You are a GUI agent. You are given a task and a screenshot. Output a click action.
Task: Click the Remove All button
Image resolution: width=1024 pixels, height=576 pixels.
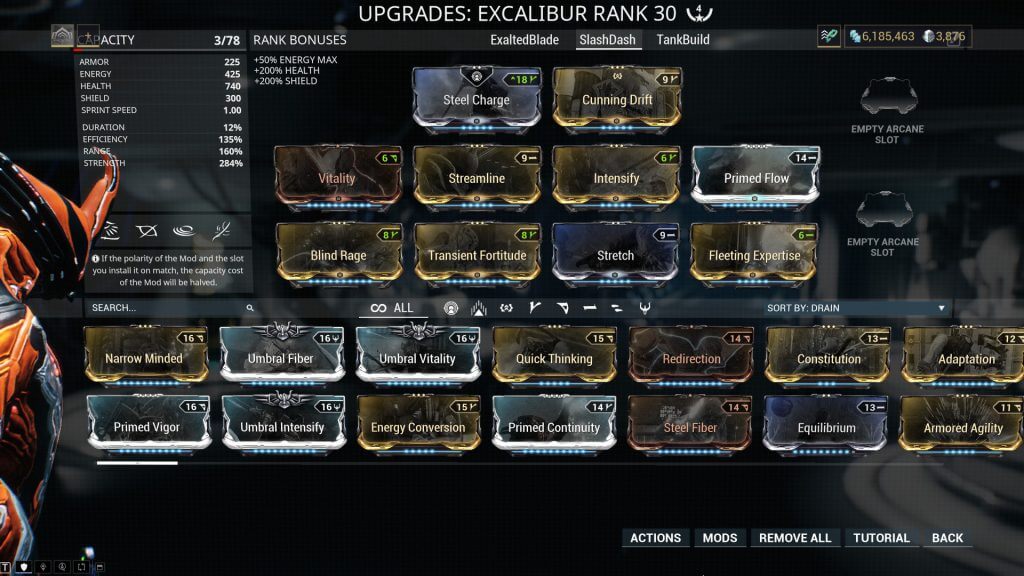795,538
